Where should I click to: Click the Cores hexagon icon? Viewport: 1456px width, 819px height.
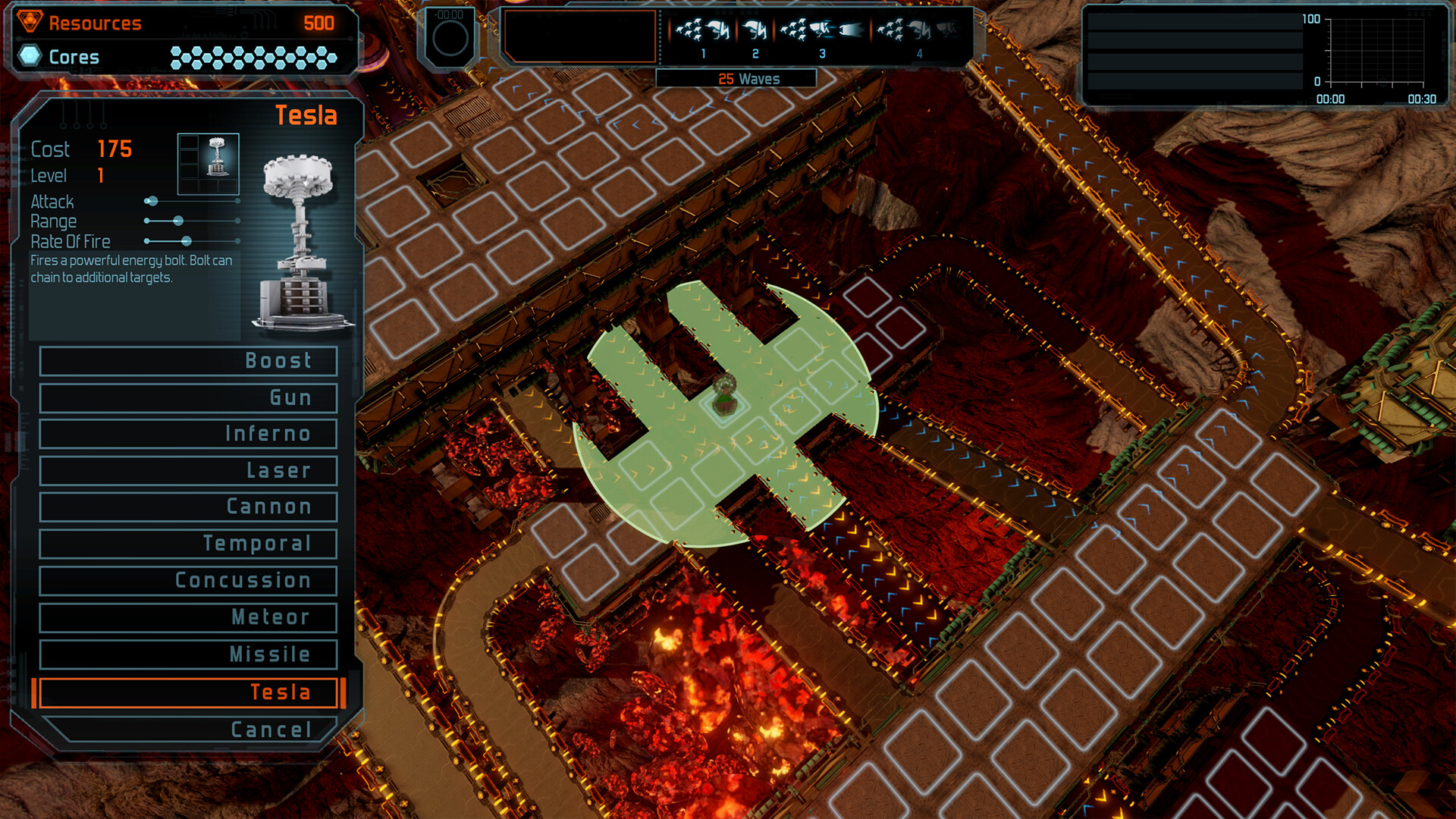[x=28, y=56]
